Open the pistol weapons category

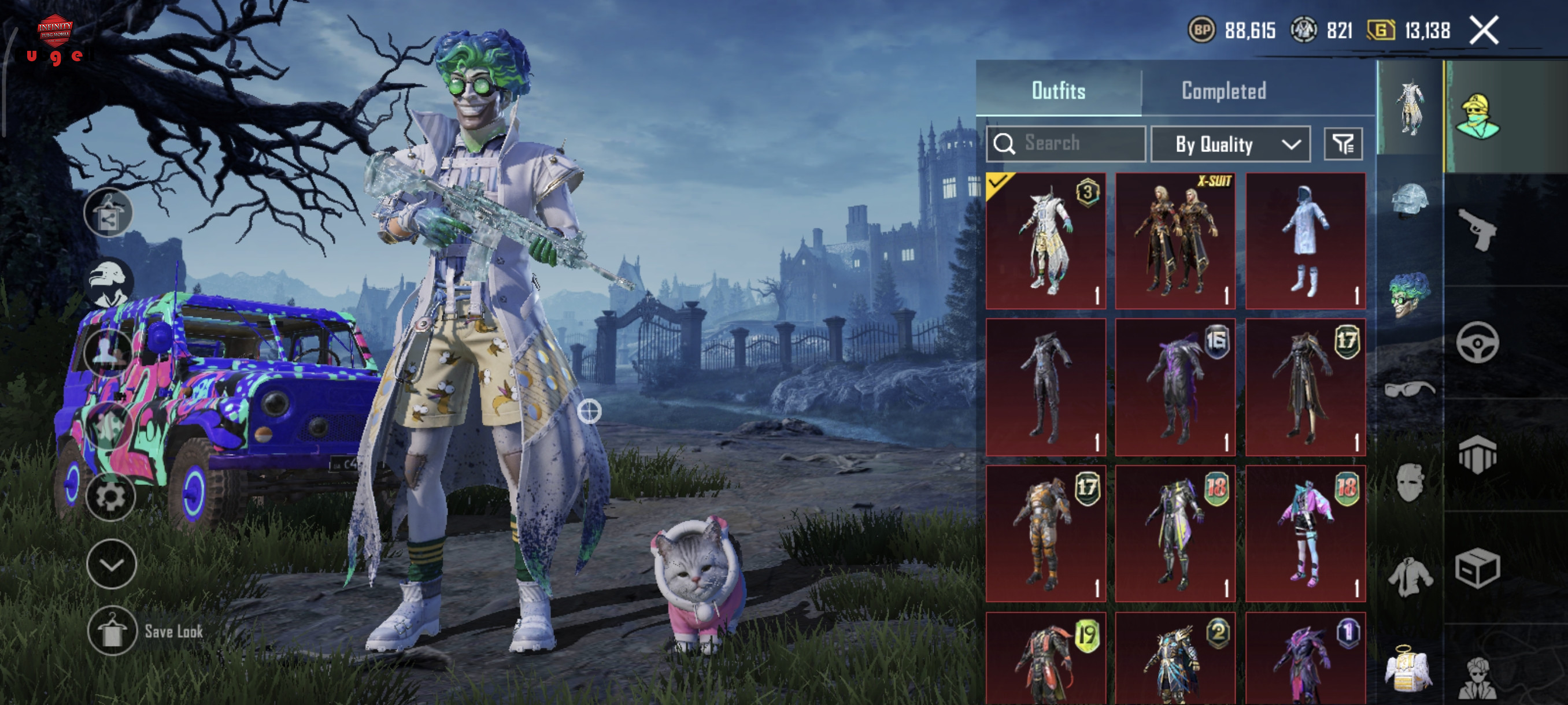[x=1477, y=229]
